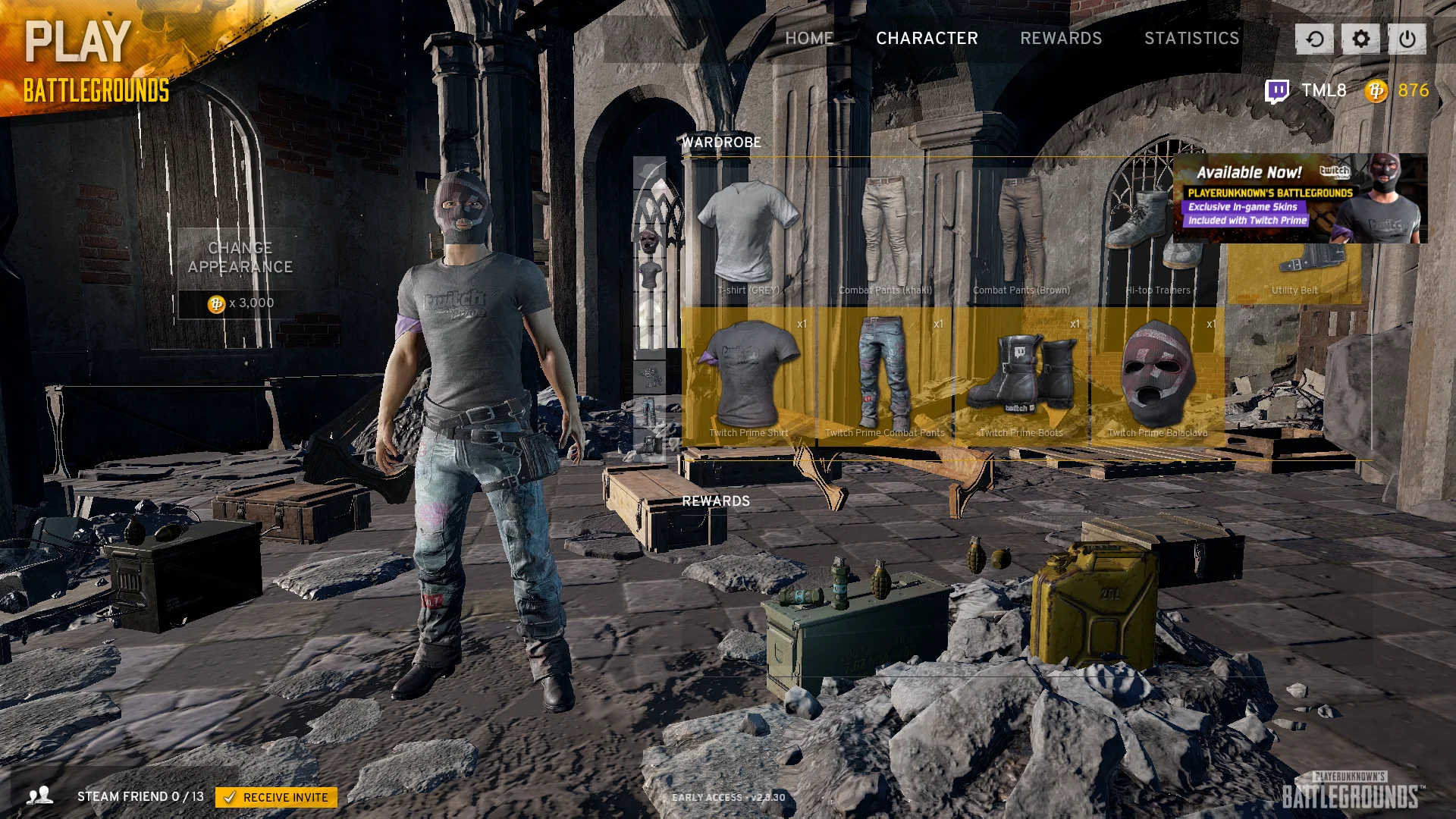
Task: Select the Twitch Prime Boots
Action: point(1021,375)
